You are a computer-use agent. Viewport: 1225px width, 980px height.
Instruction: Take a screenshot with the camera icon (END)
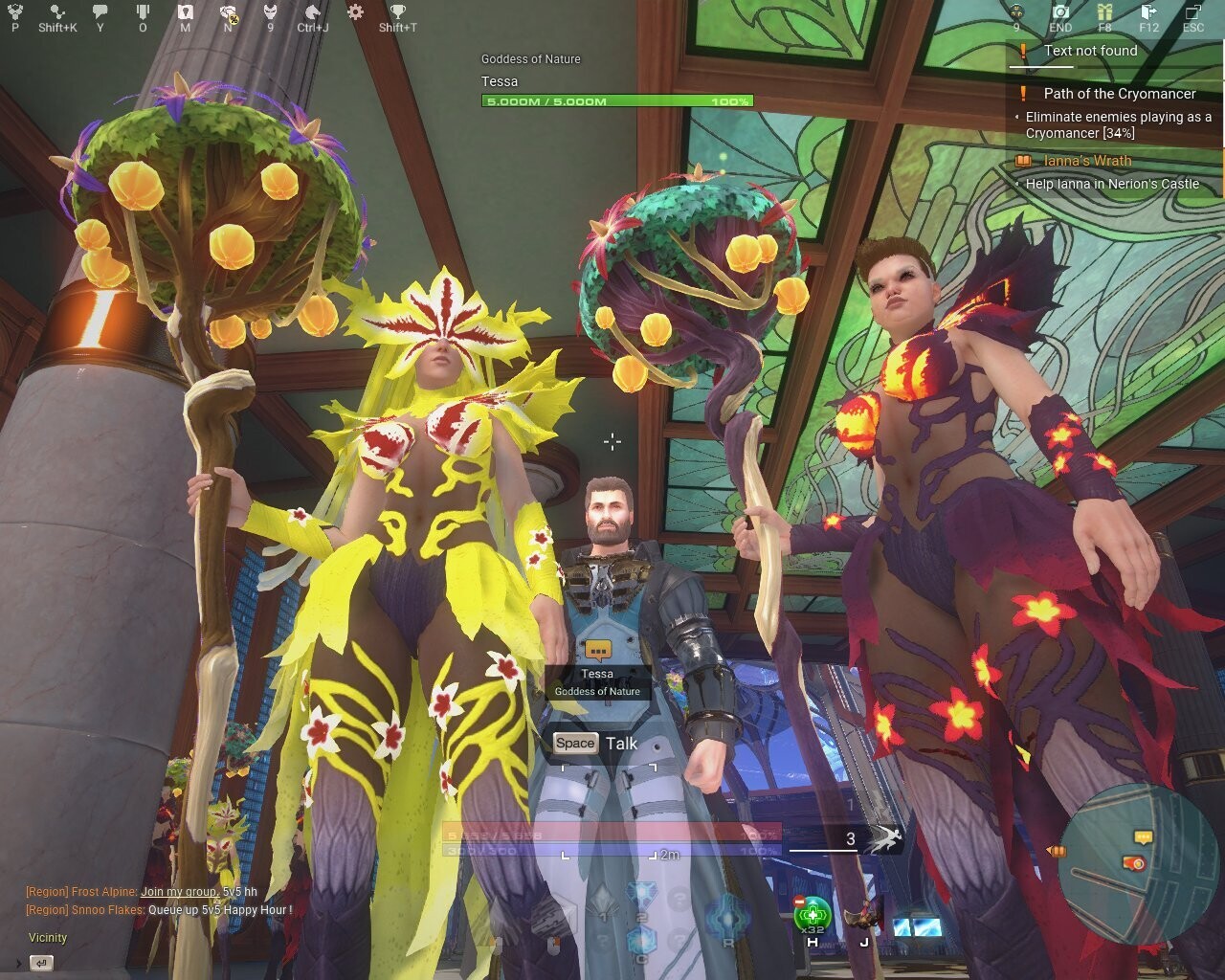[x=1061, y=11]
